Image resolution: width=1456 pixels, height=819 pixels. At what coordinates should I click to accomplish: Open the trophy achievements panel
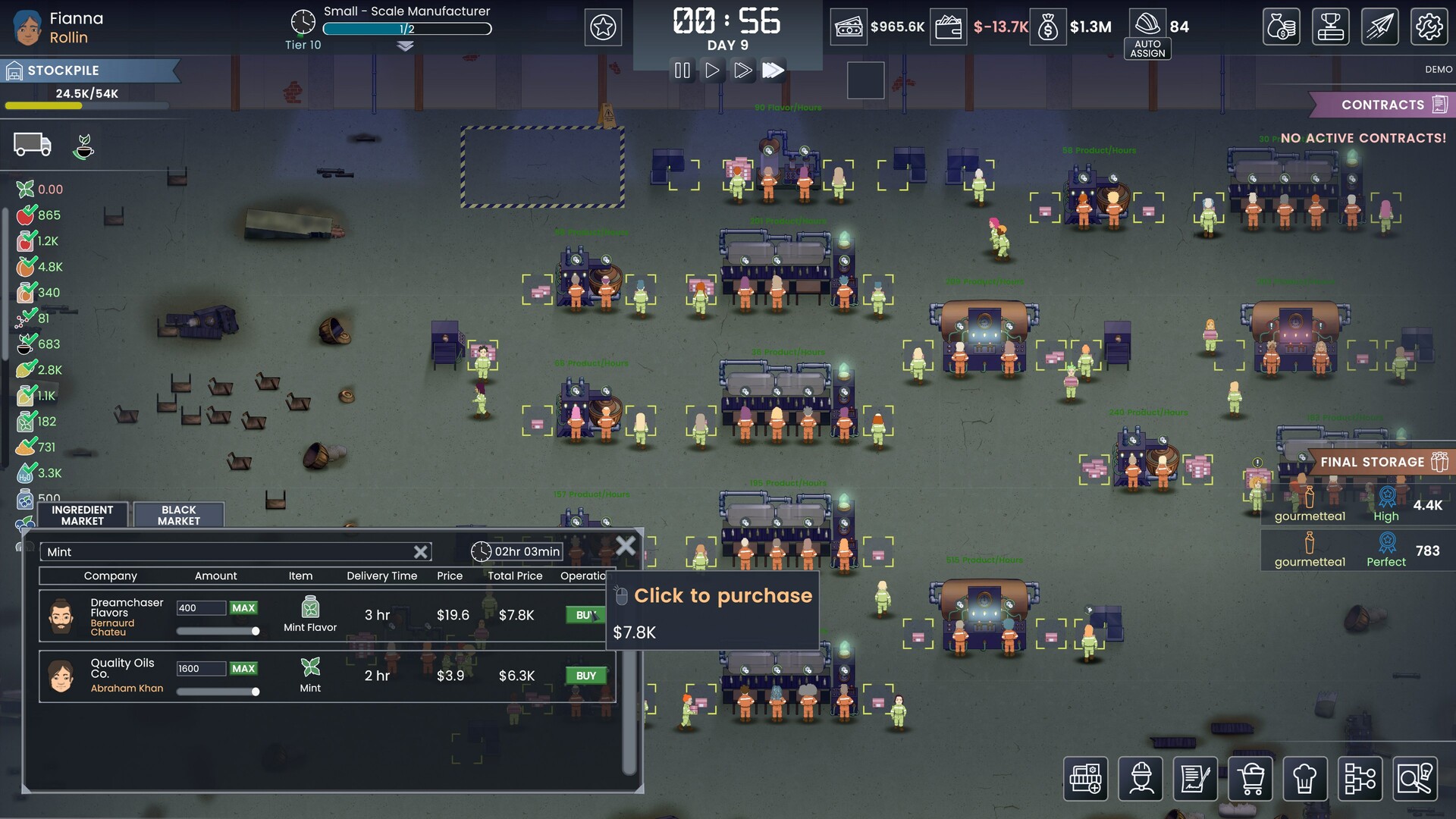coord(1331,27)
